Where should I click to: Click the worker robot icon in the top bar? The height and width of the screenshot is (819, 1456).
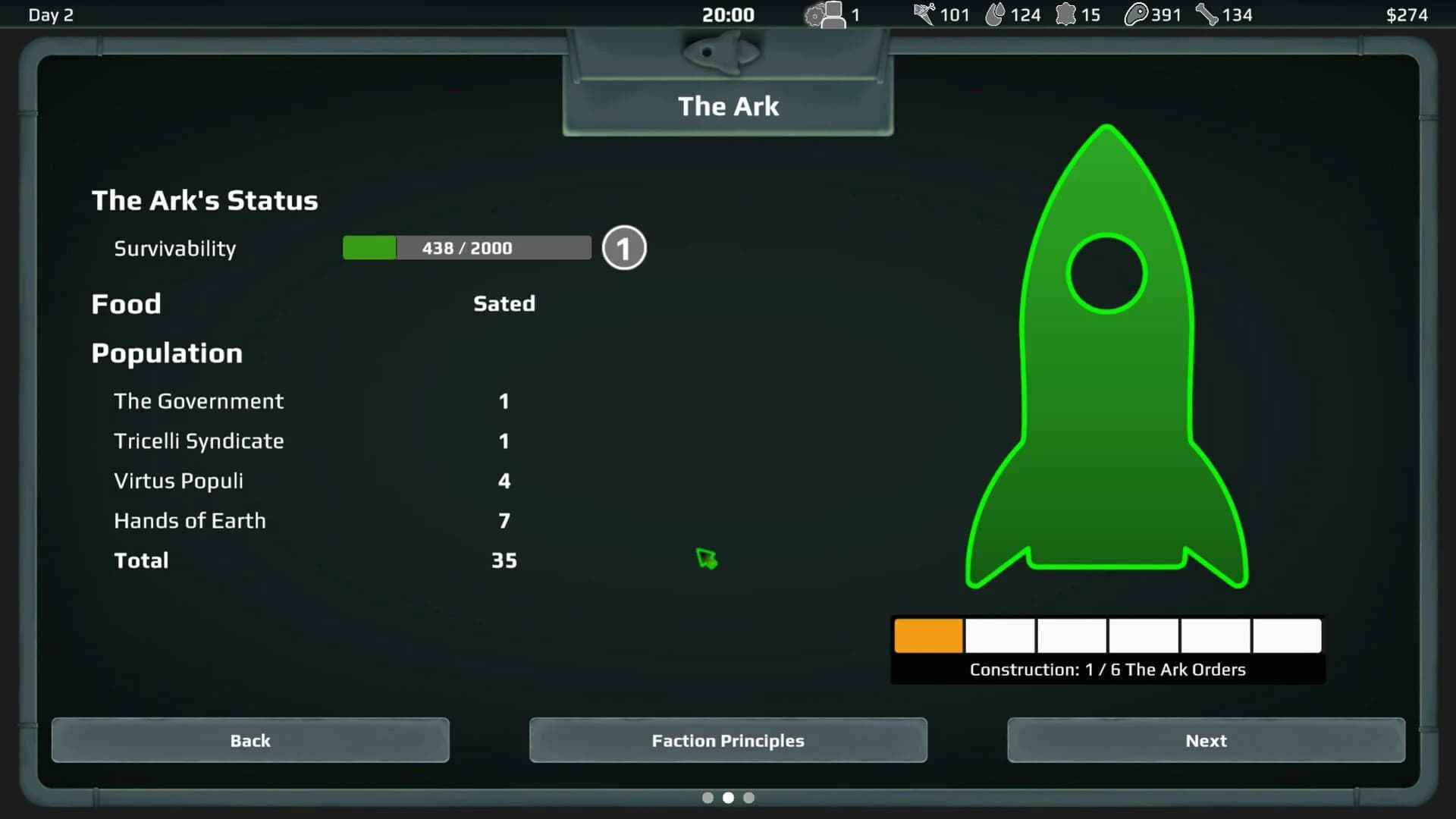pos(825,14)
